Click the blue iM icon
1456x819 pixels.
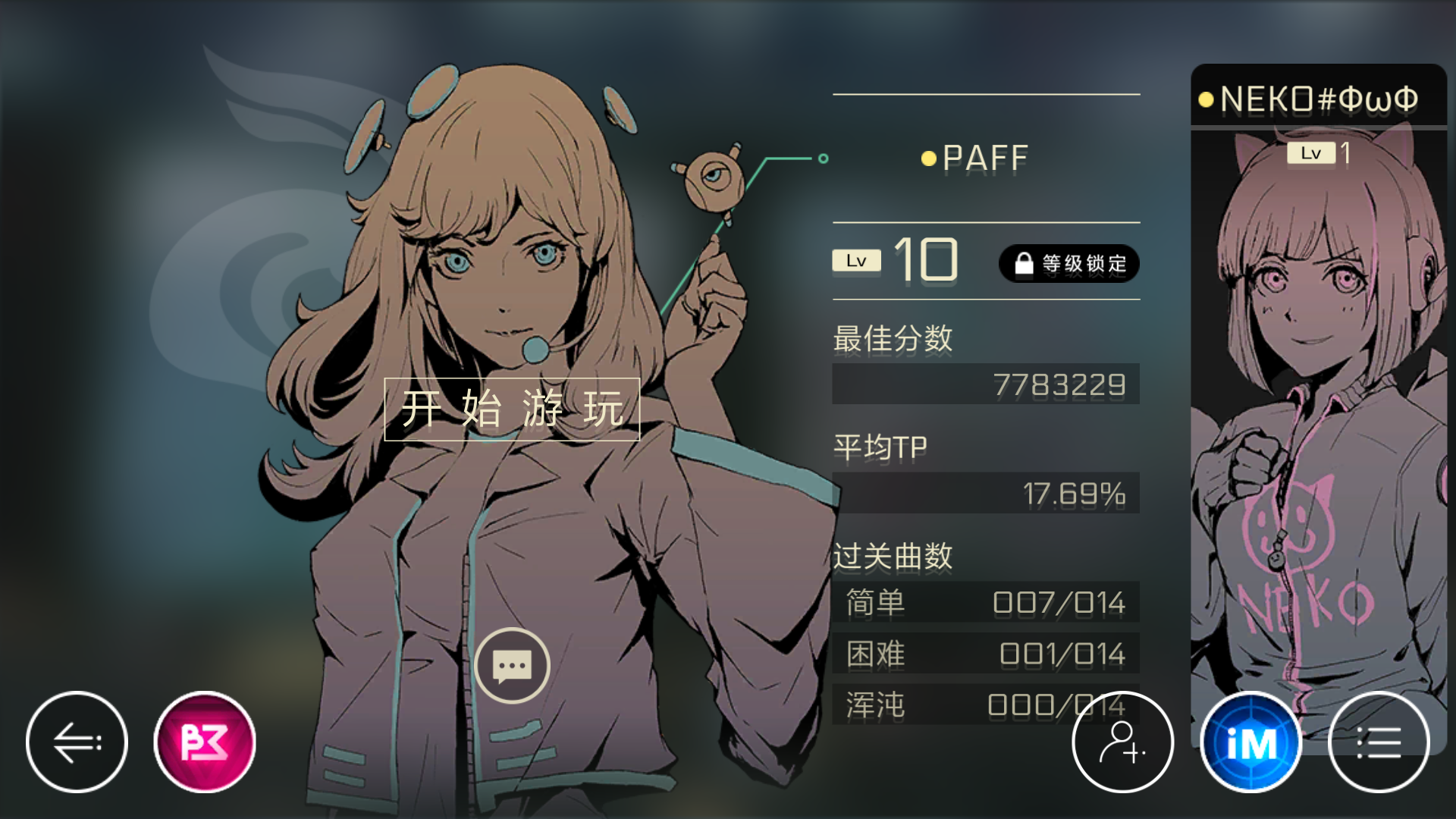1251,743
